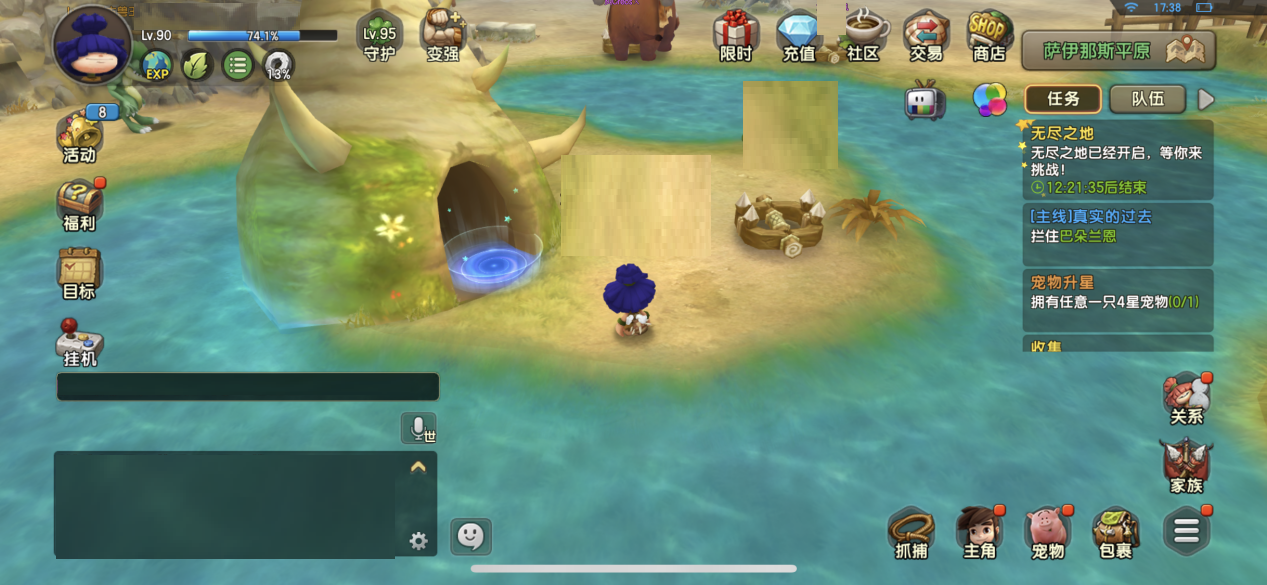Open the 商店 shop

point(988,36)
